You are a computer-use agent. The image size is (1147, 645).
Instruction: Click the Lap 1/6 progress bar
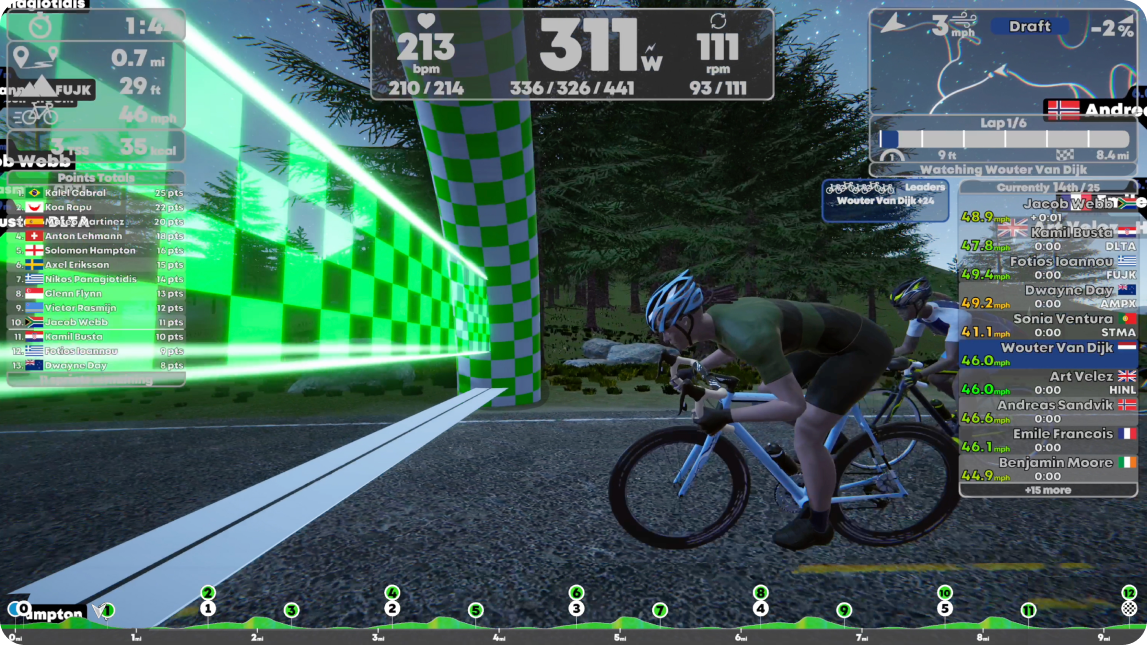pyautogui.click(x=1003, y=140)
